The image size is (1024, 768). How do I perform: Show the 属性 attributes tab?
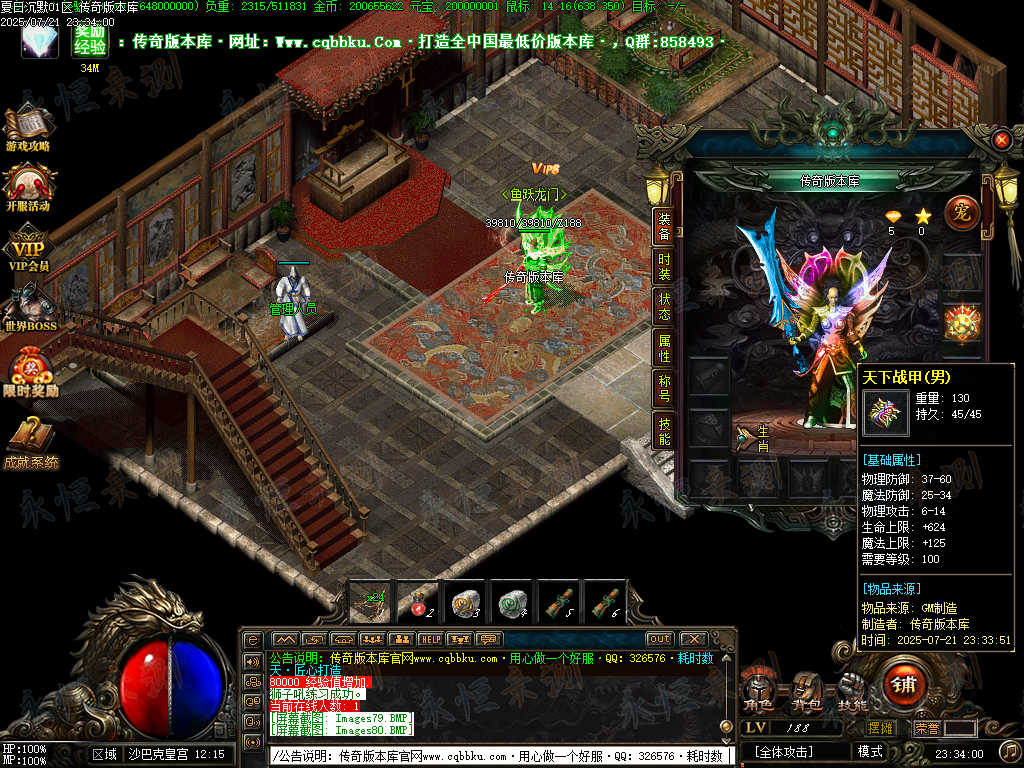pos(664,348)
